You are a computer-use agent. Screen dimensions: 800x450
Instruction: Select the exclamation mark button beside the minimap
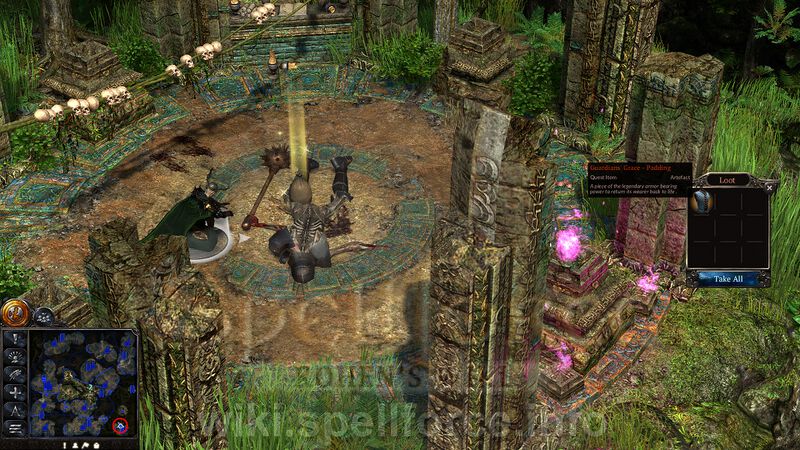[15, 338]
